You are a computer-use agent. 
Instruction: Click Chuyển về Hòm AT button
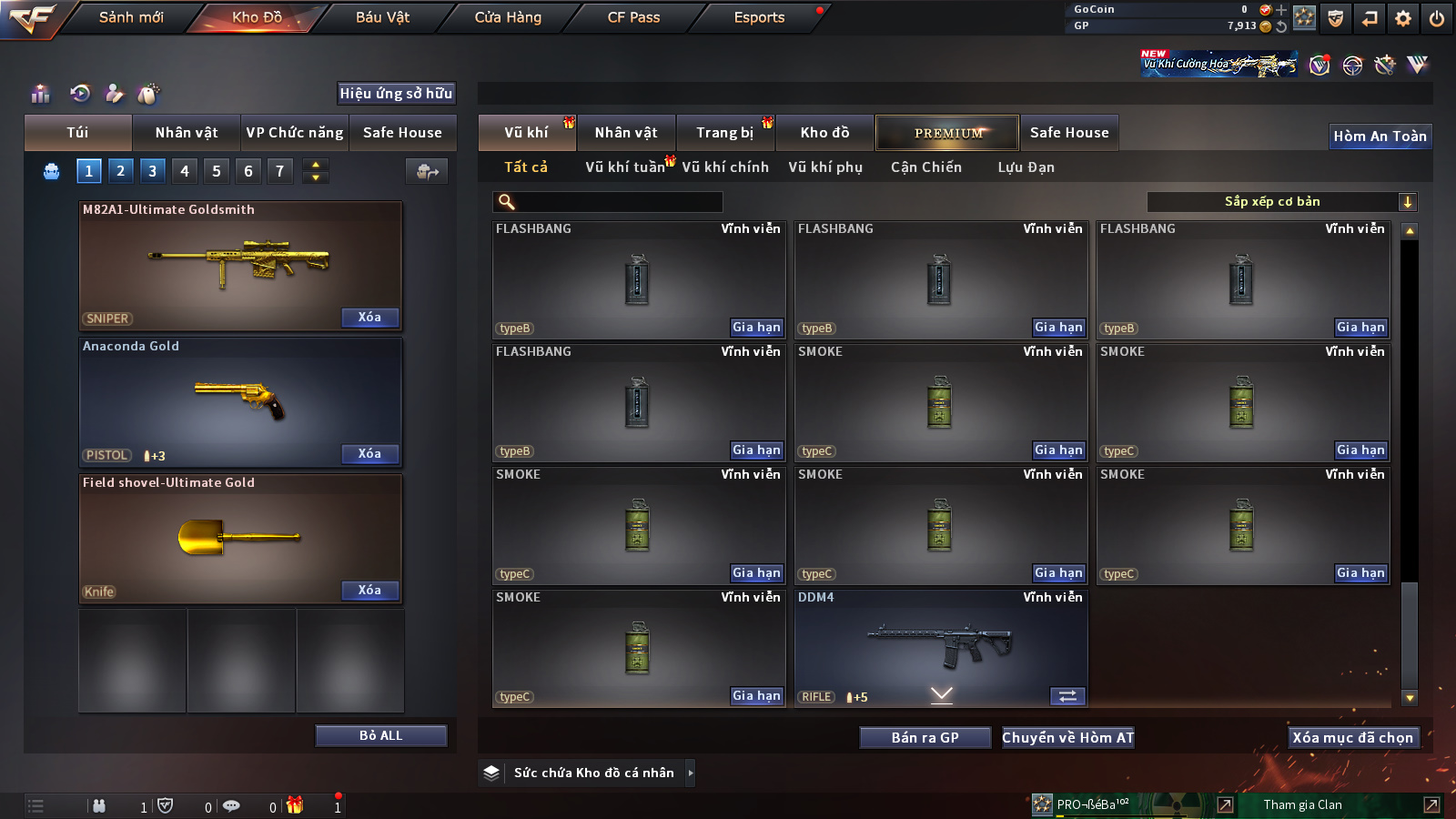(x=1067, y=738)
